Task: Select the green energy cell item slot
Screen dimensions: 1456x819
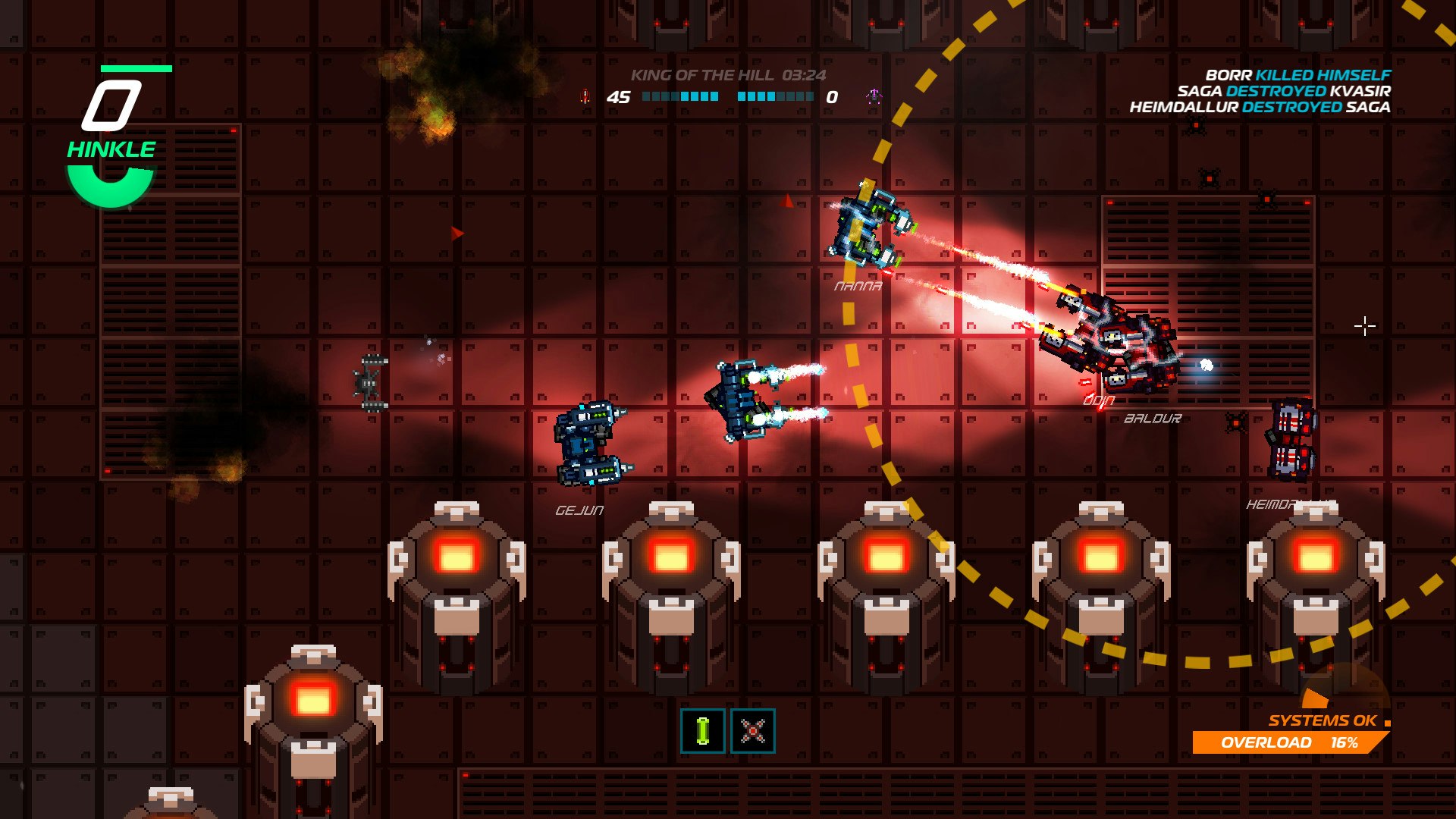Action: 702,730
